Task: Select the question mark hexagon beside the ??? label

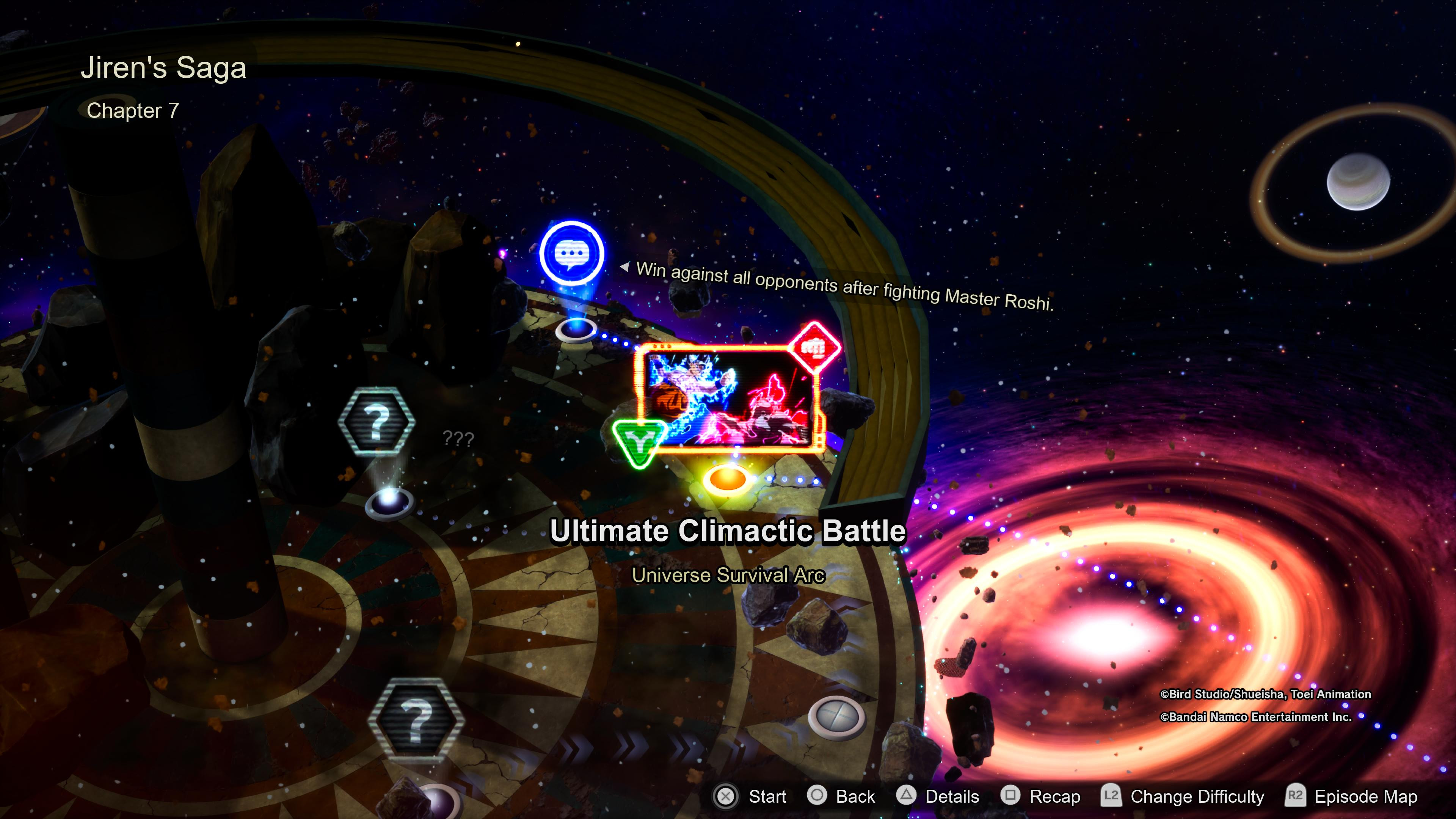Action: [377, 421]
